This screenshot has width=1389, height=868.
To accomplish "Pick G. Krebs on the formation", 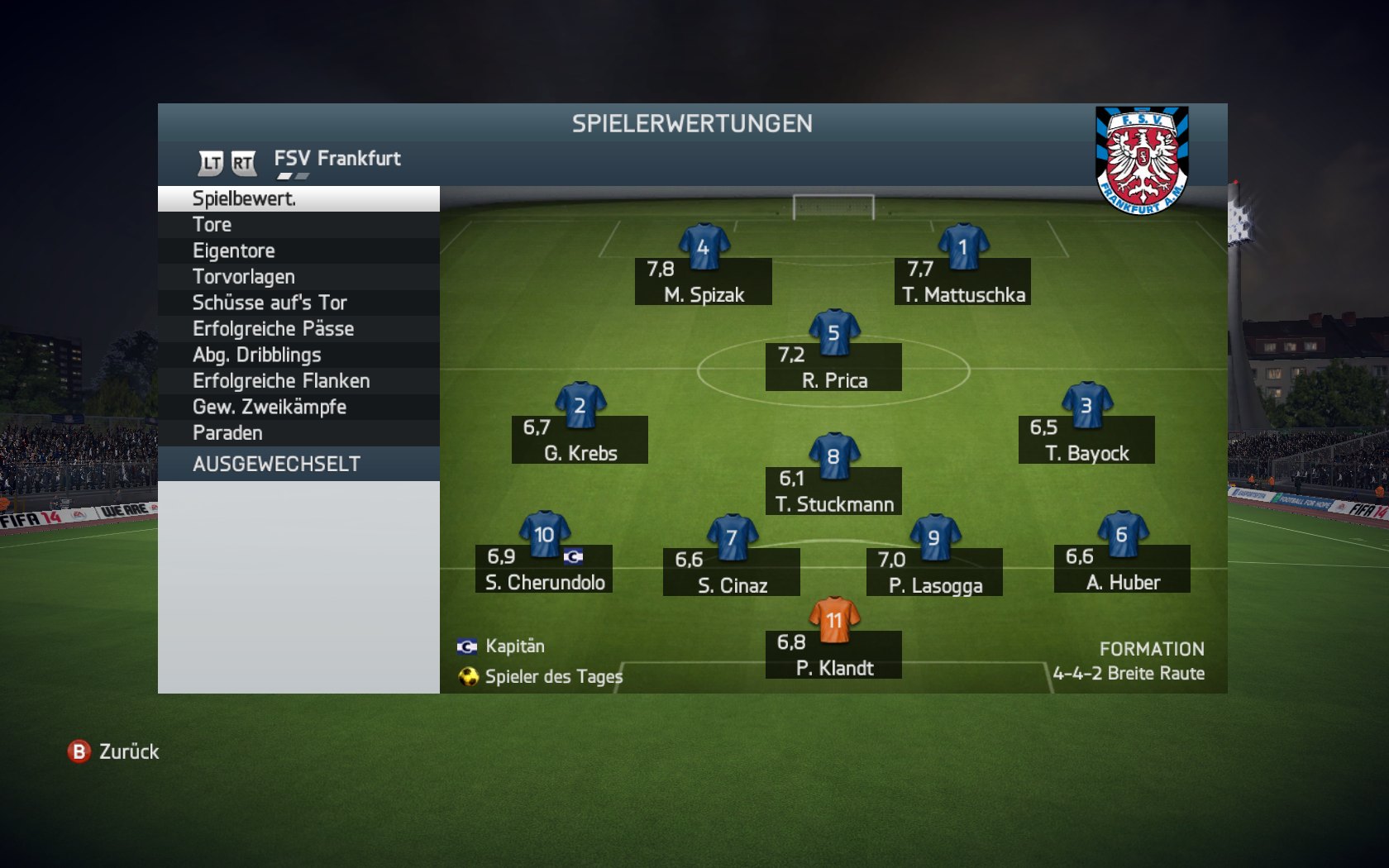I will click(x=580, y=440).
